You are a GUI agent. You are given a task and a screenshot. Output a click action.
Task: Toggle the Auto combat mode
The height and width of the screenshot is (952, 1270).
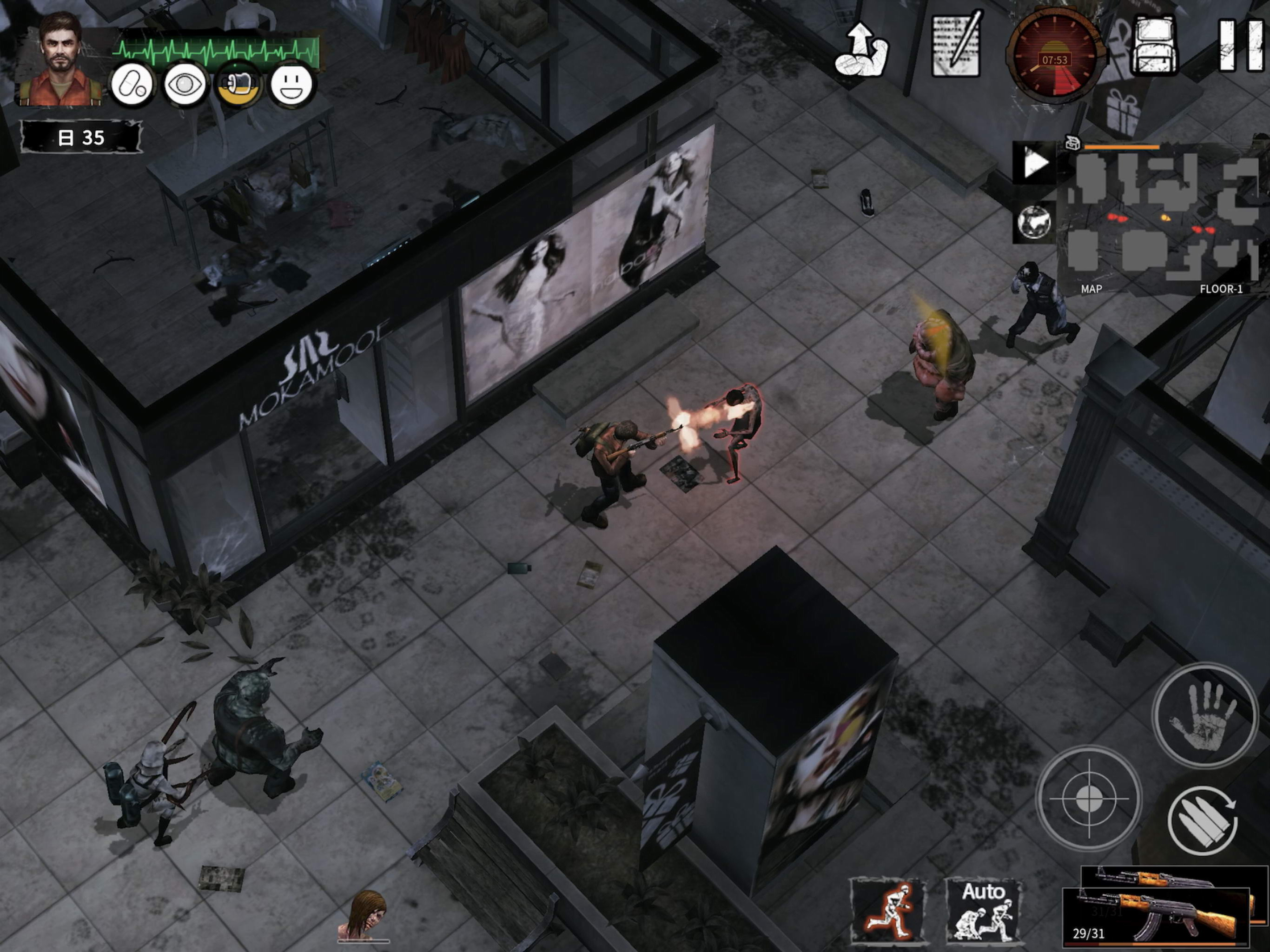pos(984,911)
